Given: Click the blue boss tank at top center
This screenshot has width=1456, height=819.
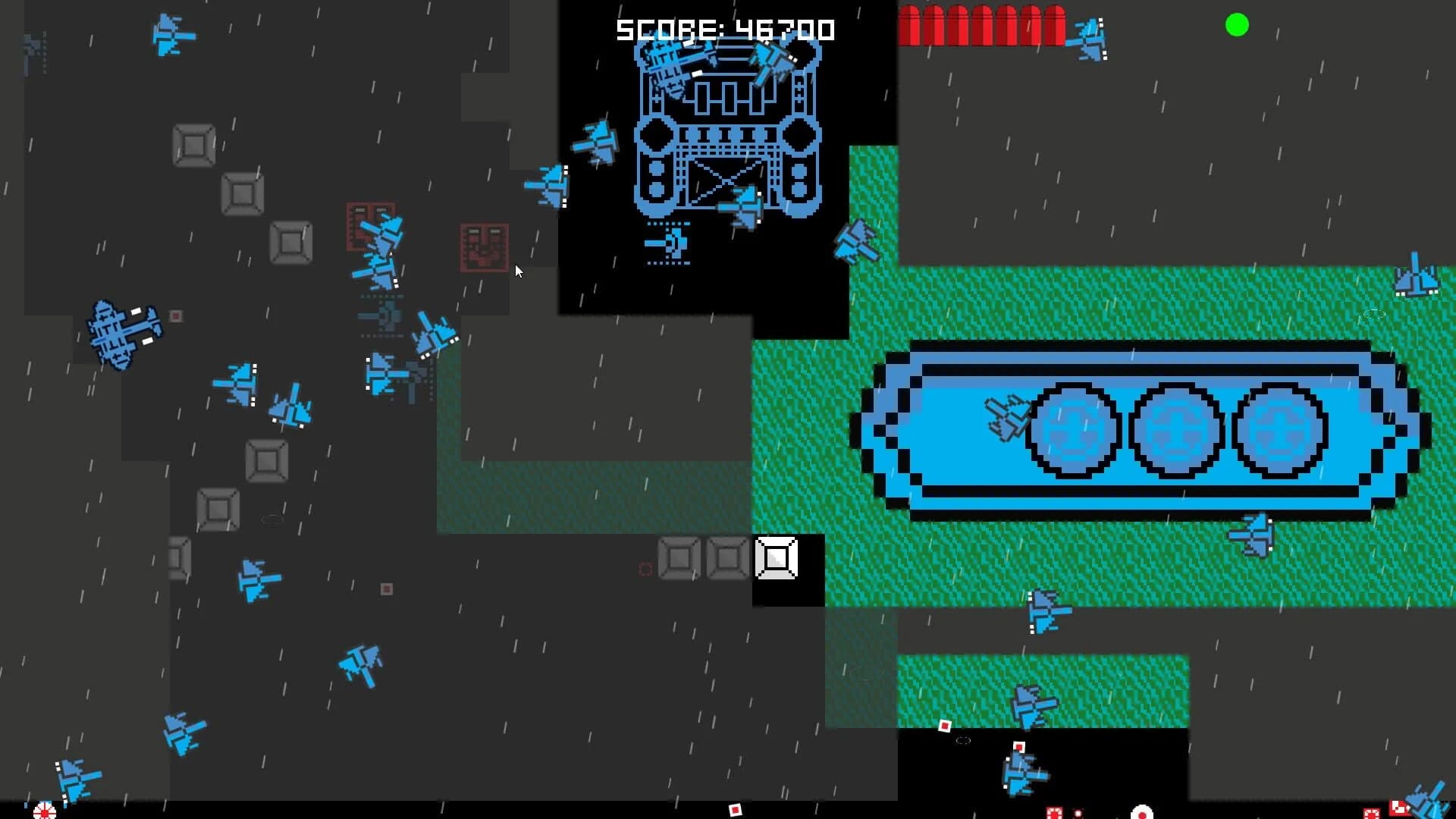Looking at the screenshot, I should 728,136.
